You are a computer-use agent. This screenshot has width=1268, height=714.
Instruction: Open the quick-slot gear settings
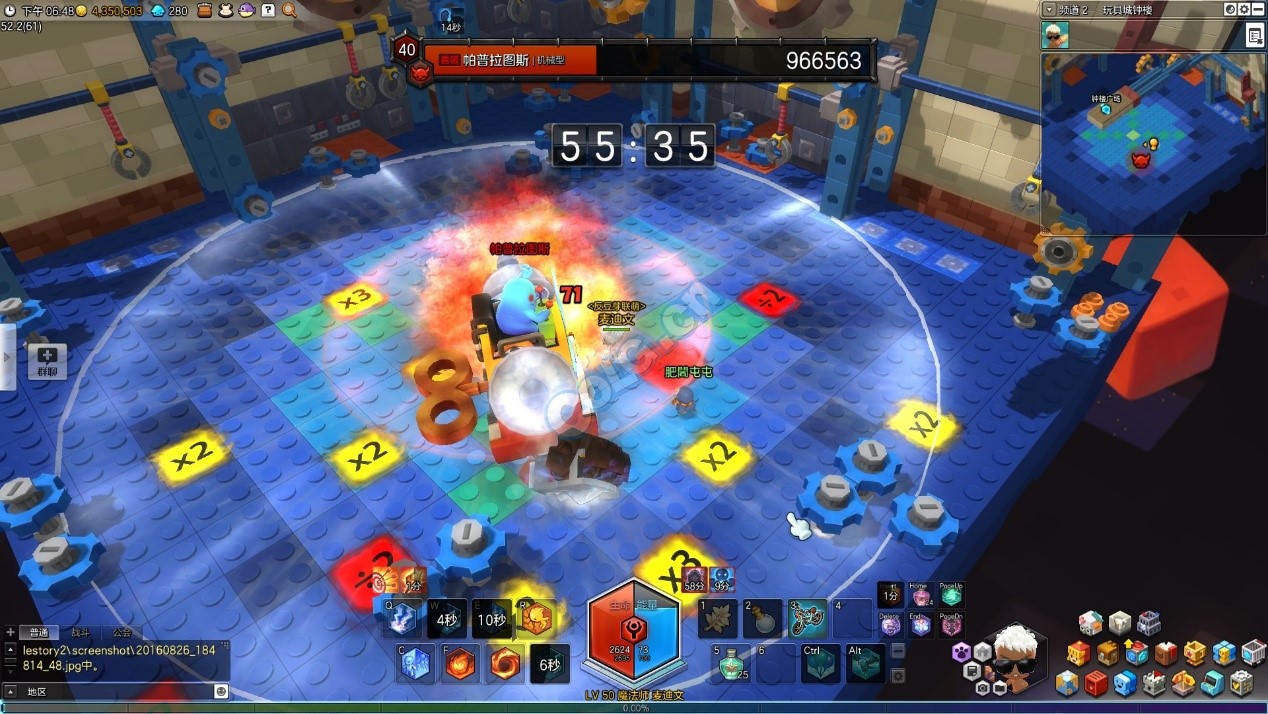point(898,675)
